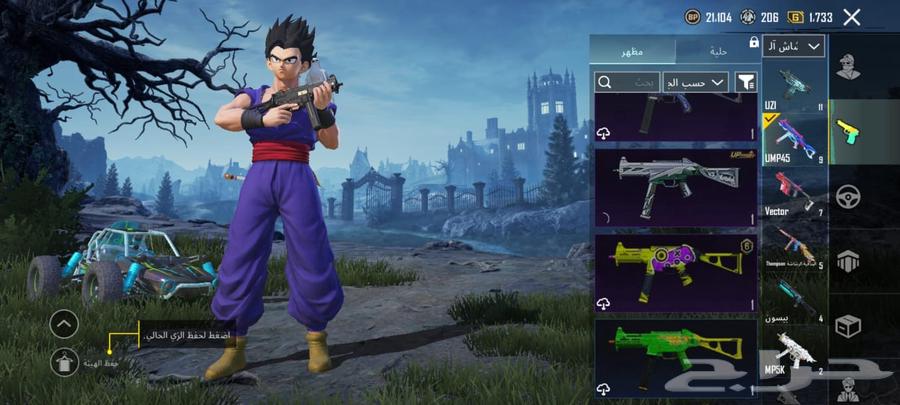900x405 pixels.
Task: Expand the up-arrow circle button
Action: click(x=64, y=323)
